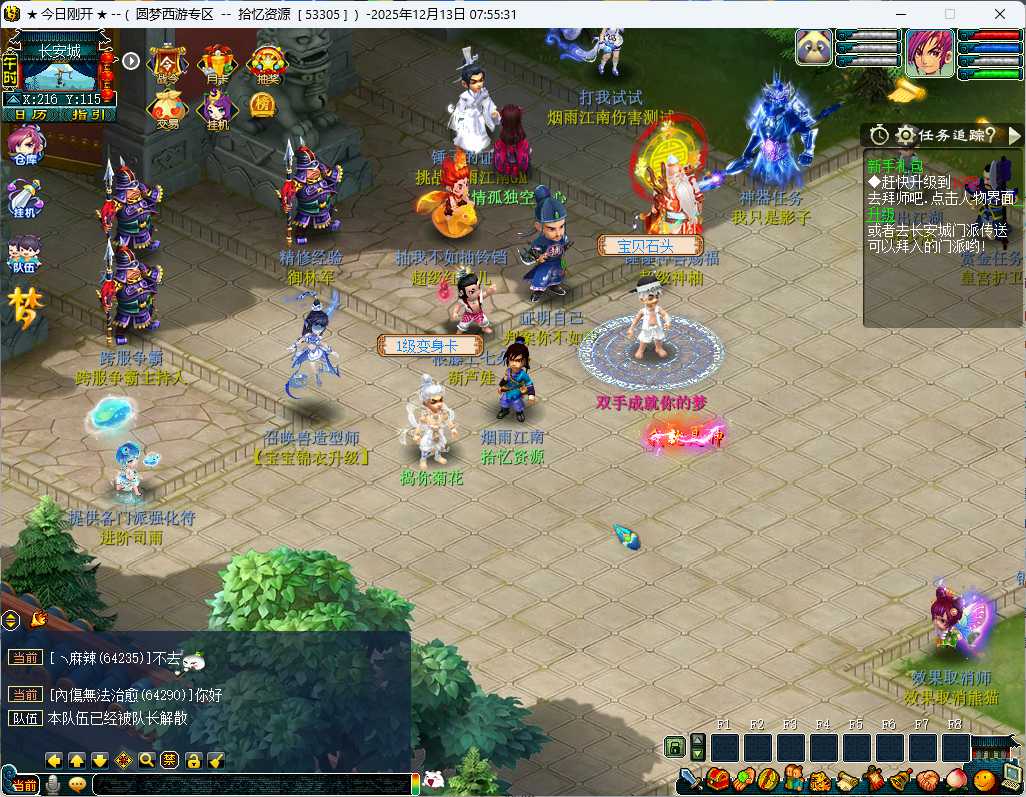Select the player character portrait

coord(930,52)
